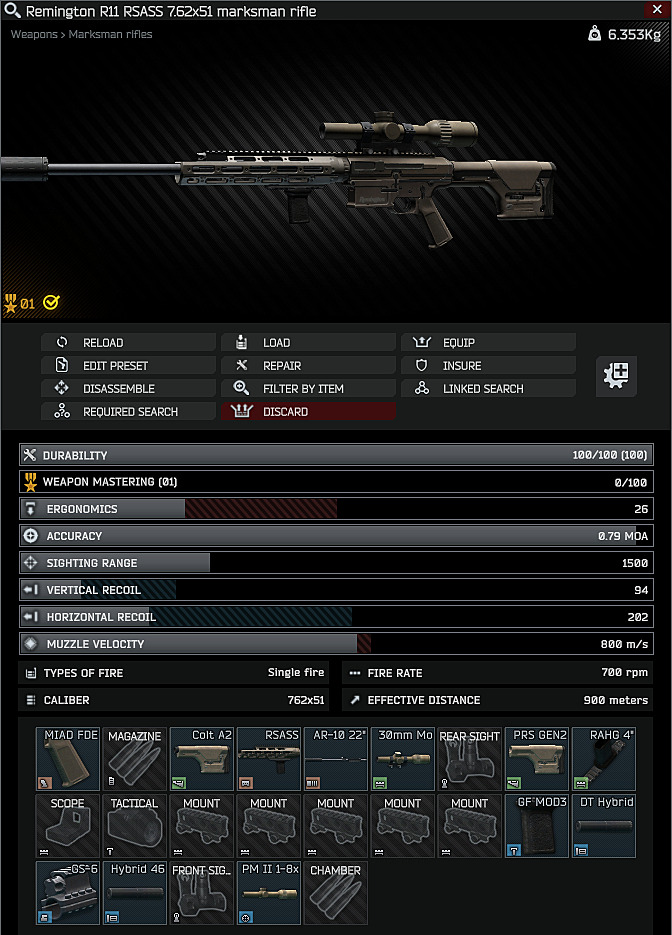Repair the RSASS rifle
Image resolution: width=672 pixels, height=935 pixels.
coord(308,366)
